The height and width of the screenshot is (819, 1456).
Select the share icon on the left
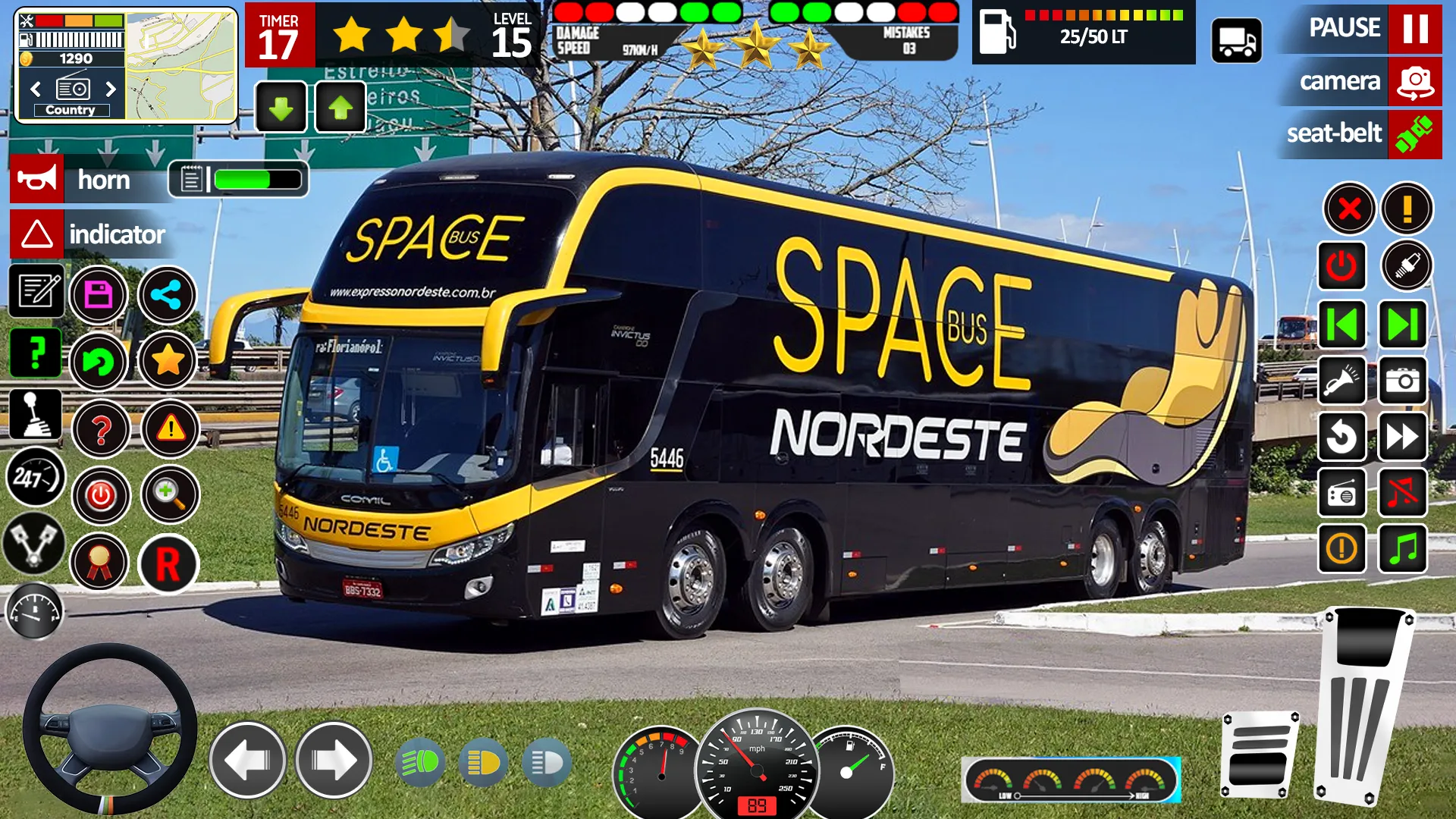coord(169,296)
